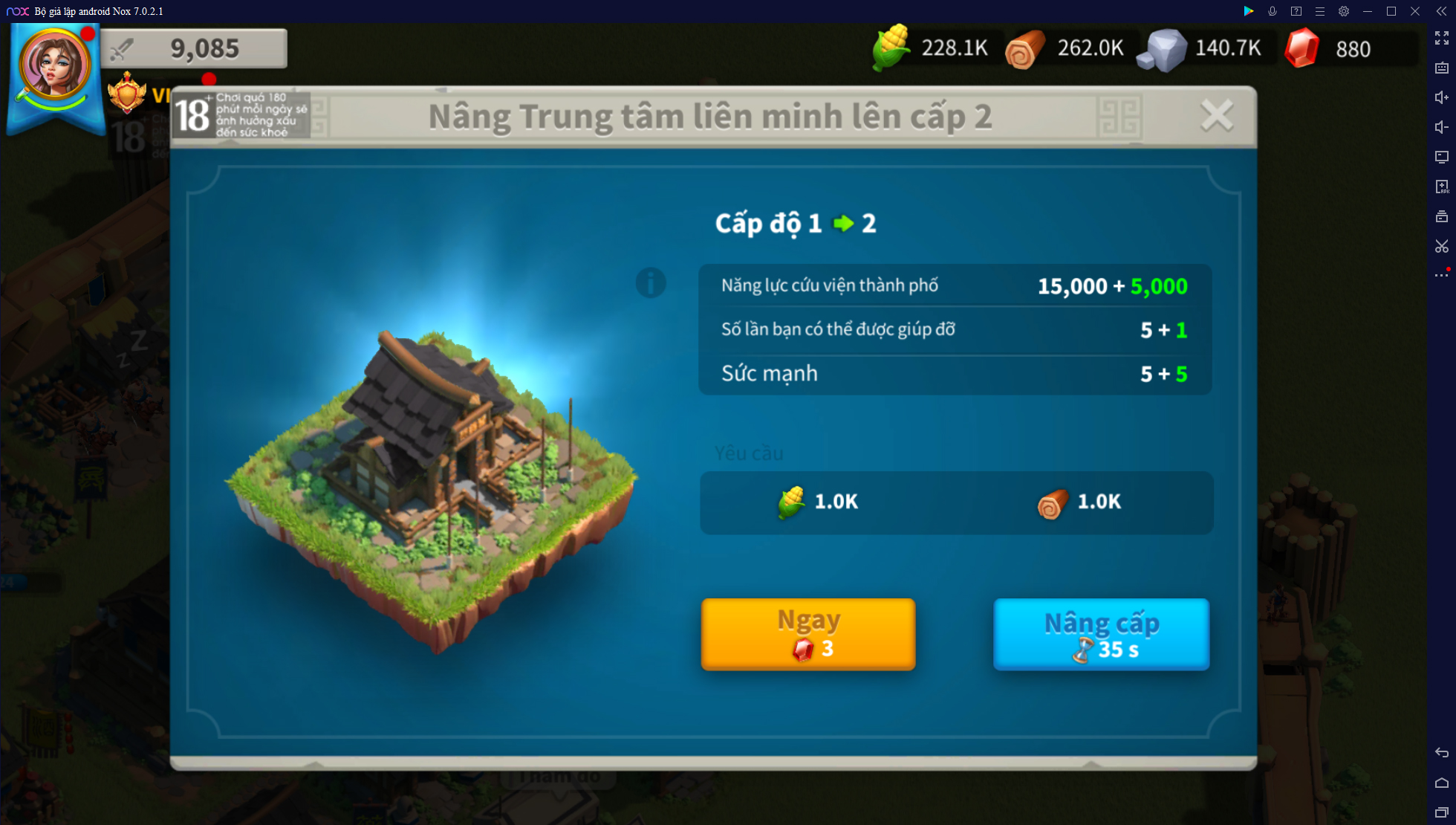Open the VIP badge menu
This screenshot has width=1456, height=825.
[129, 94]
